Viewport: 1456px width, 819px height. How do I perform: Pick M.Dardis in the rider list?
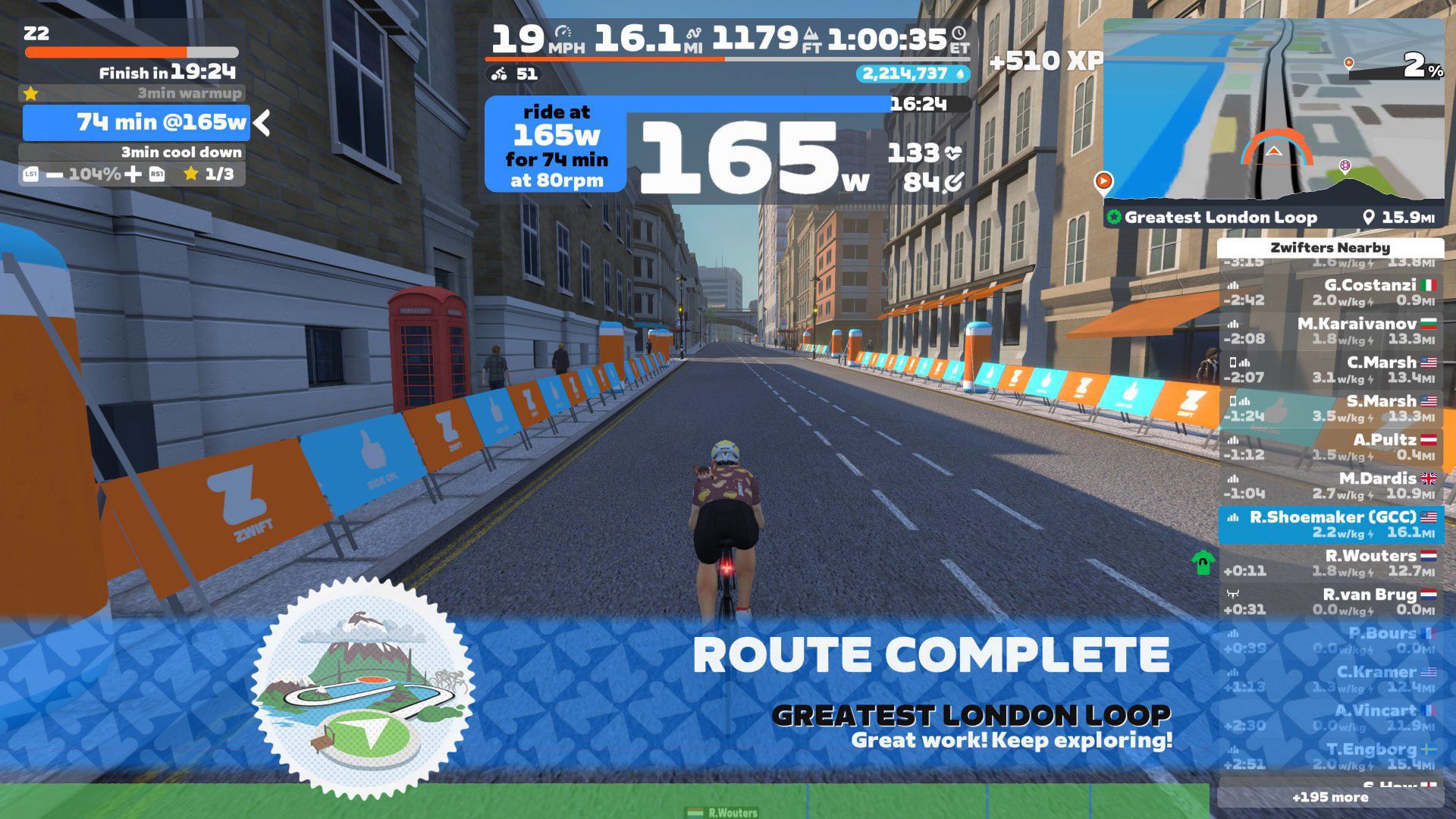(x=1330, y=485)
